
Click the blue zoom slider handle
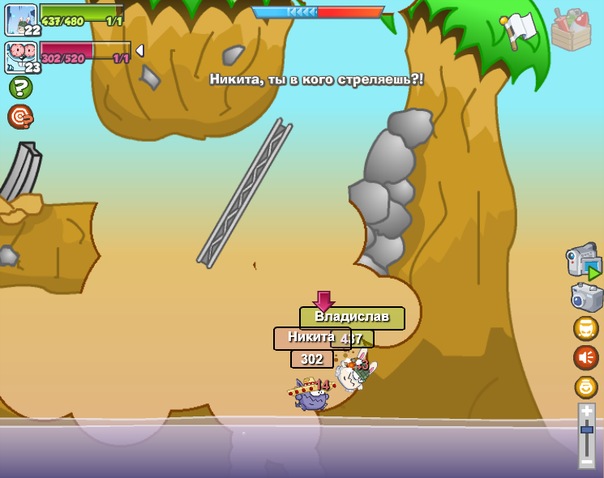tap(587, 430)
